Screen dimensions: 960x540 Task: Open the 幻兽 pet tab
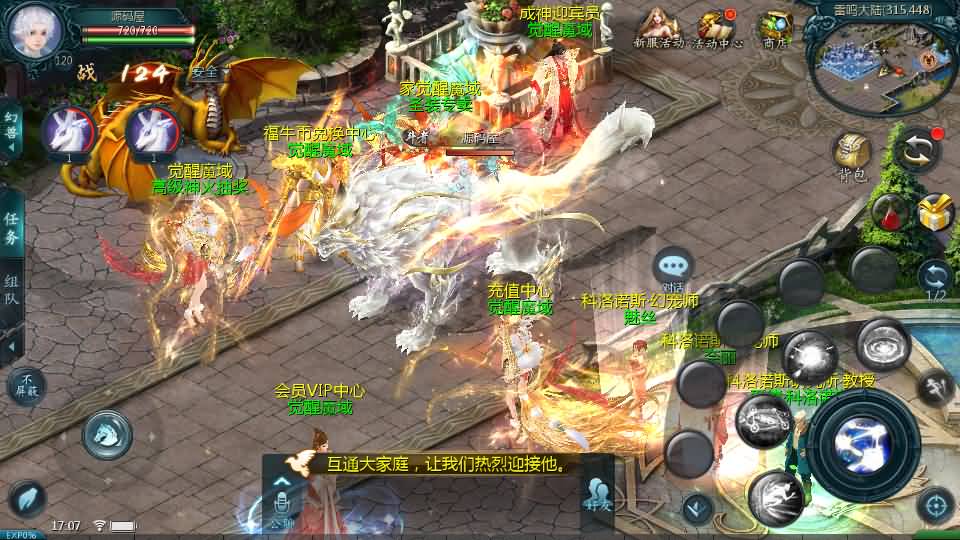pyautogui.click(x=12, y=130)
